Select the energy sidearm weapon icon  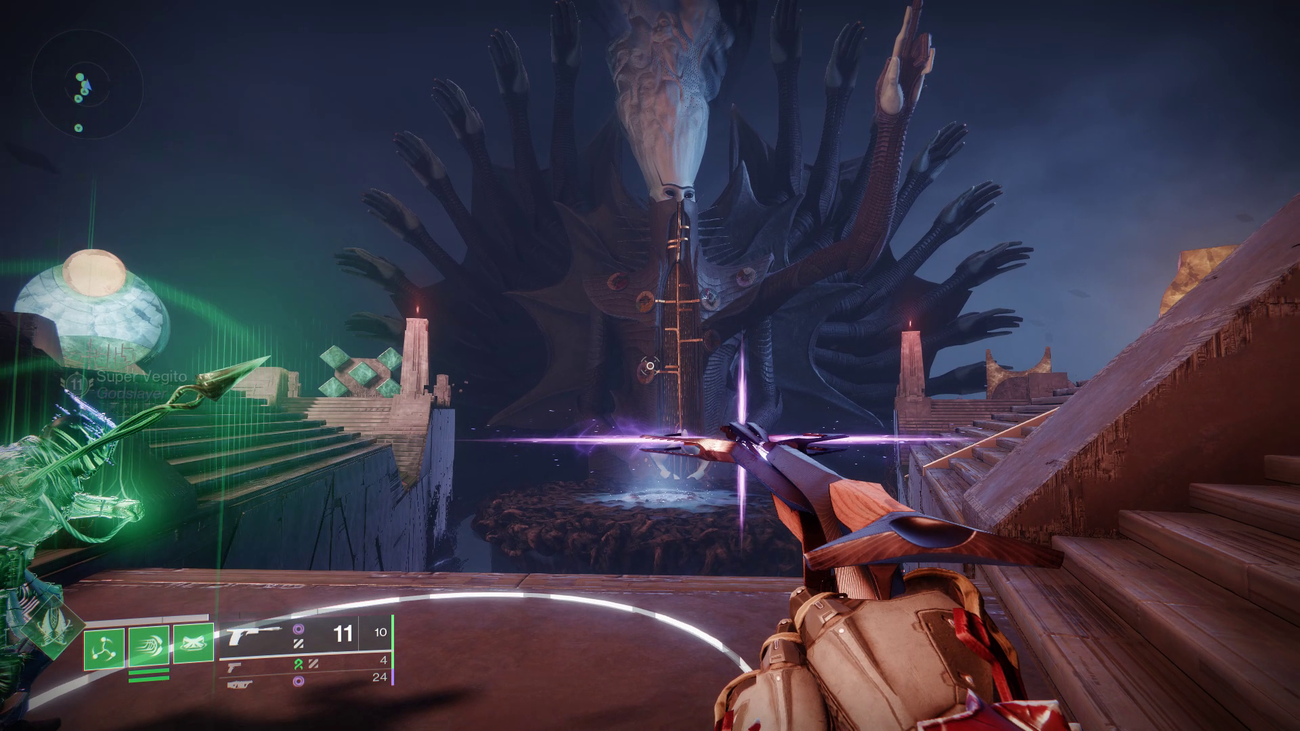(x=232, y=665)
